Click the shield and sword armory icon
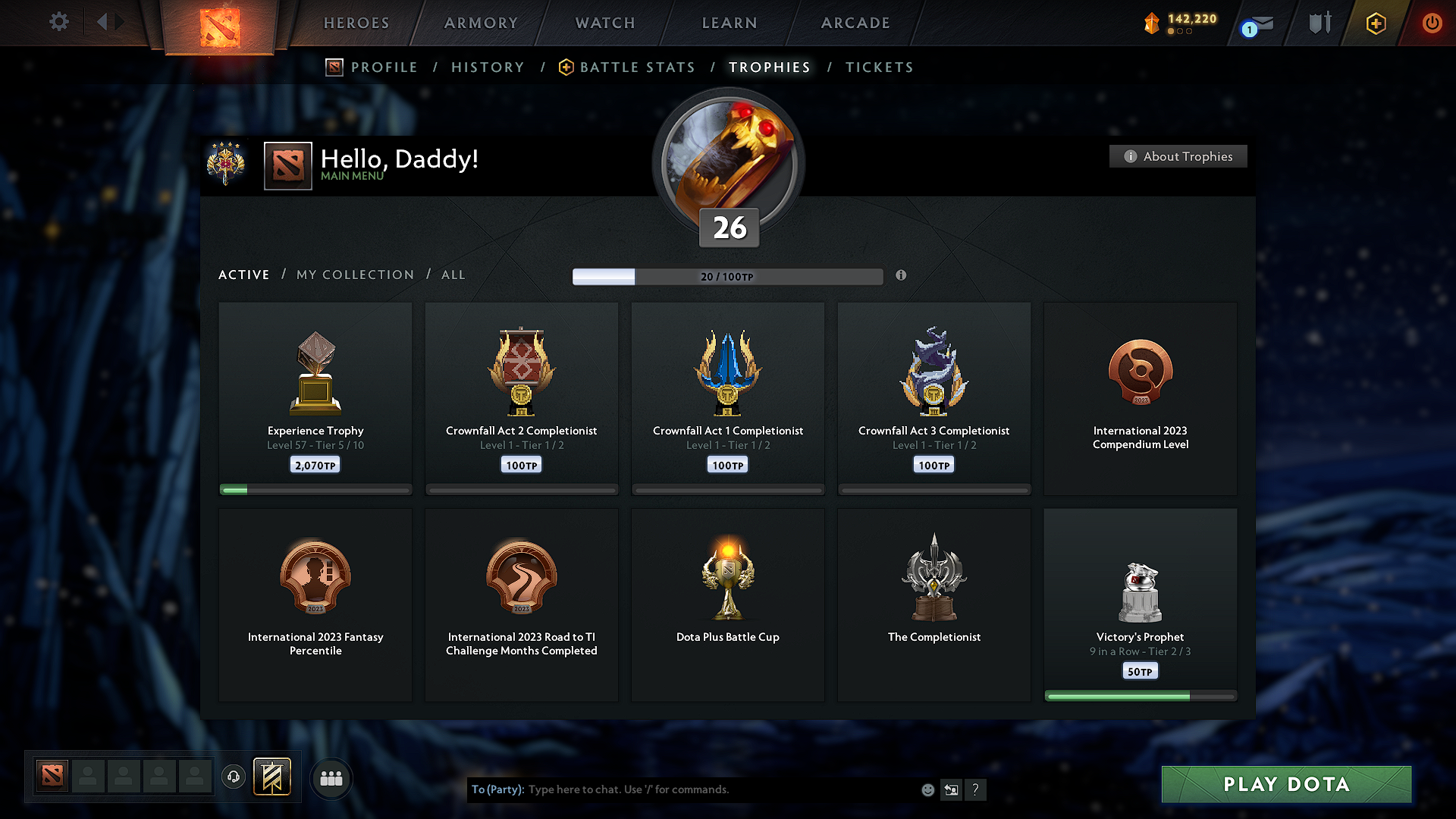1456x819 pixels. pos(1319,23)
